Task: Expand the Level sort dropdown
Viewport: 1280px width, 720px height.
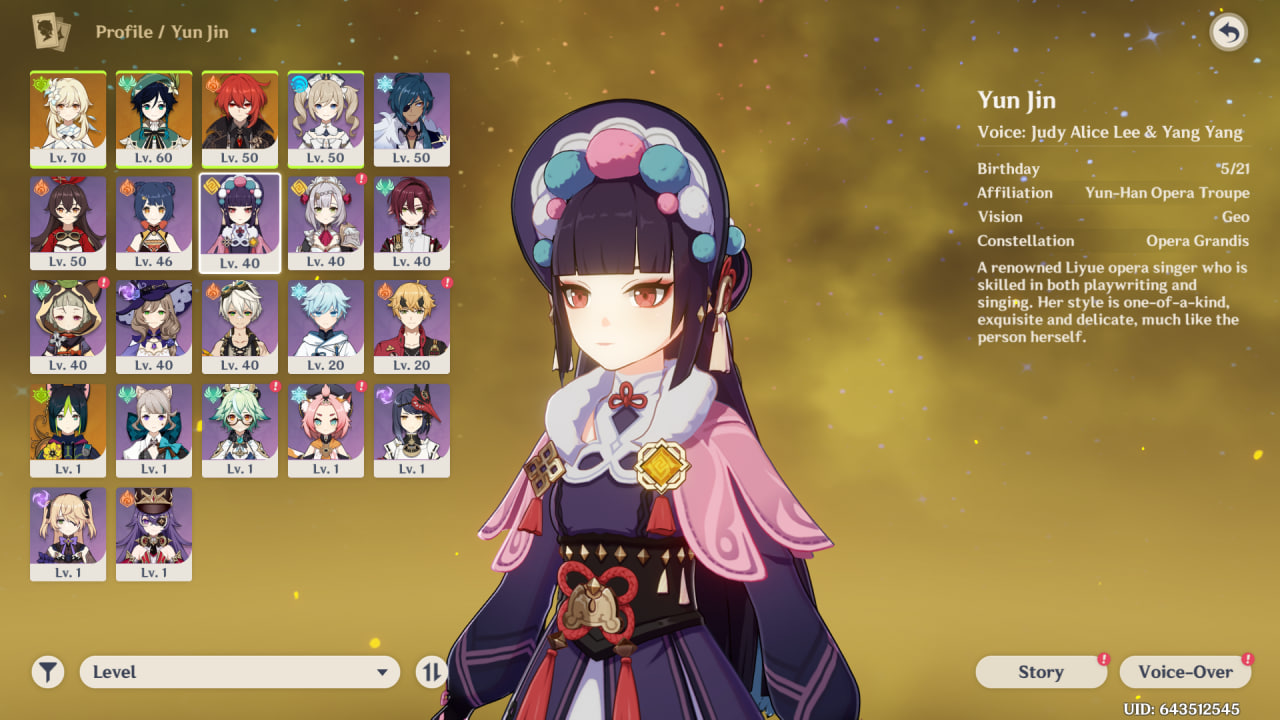Action: (x=239, y=672)
